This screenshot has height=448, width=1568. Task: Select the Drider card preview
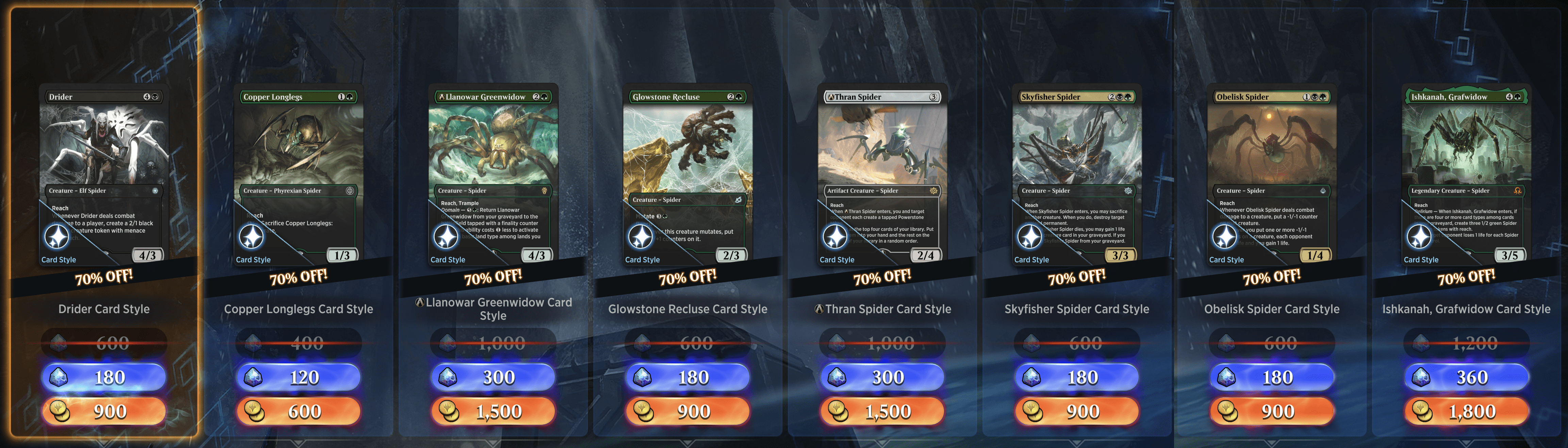pos(103,174)
